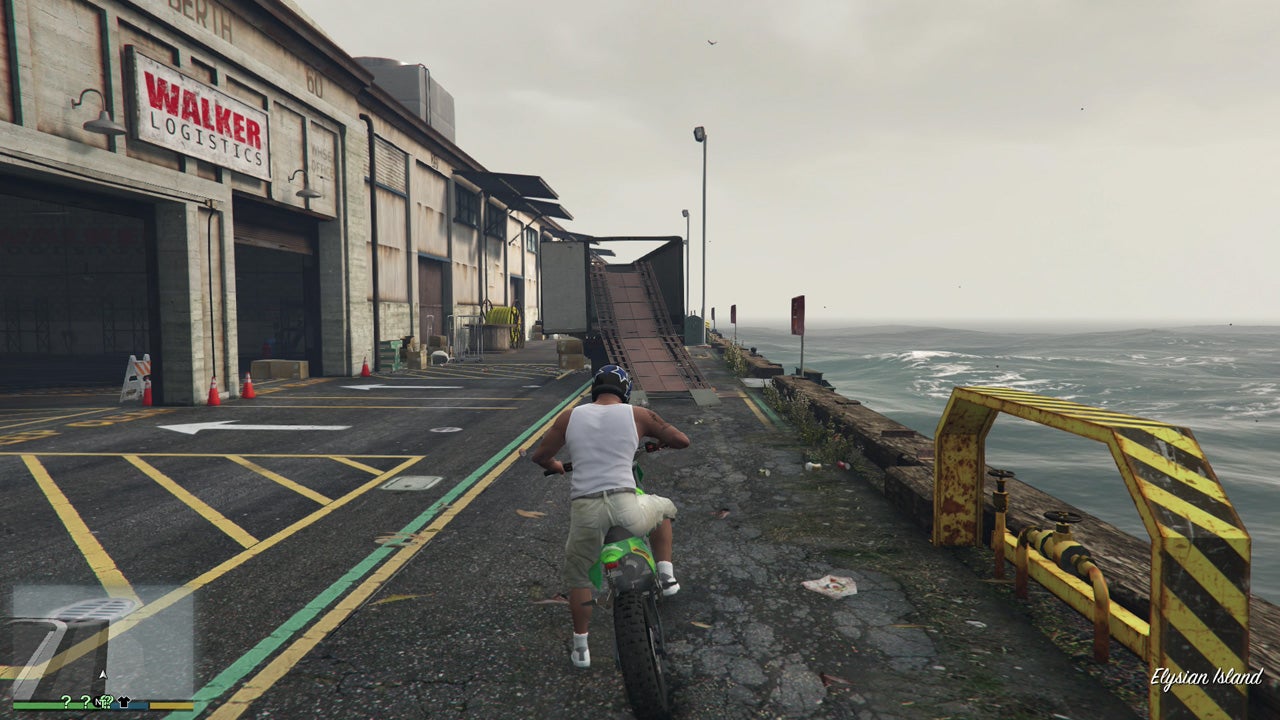
Task: Click the yellow special ability bar segment
Action: click(170, 705)
